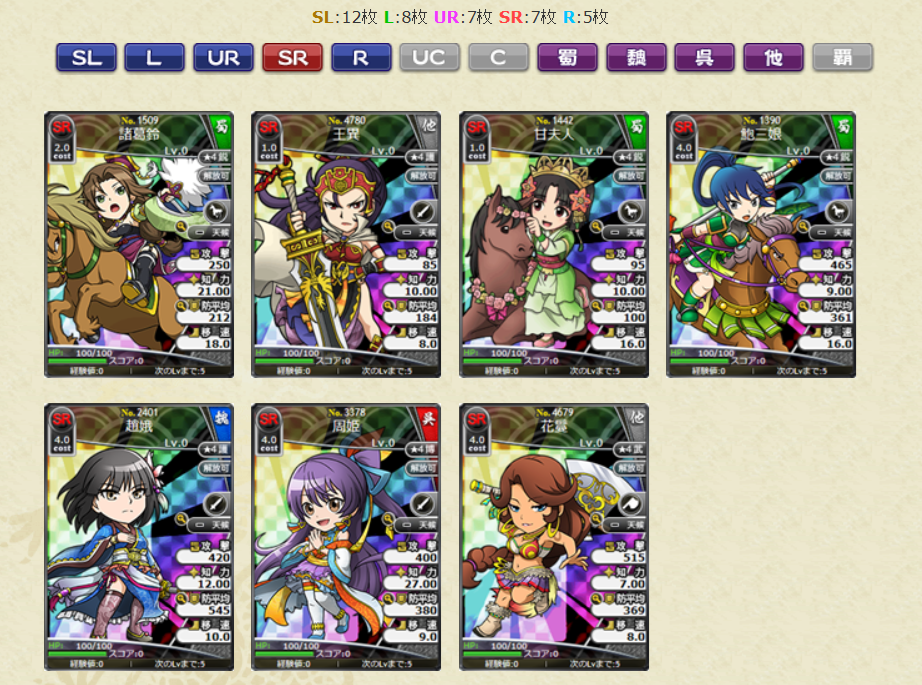Click the greyed UC rarity filter
Screen dimensions: 922x685
(429, 58)
